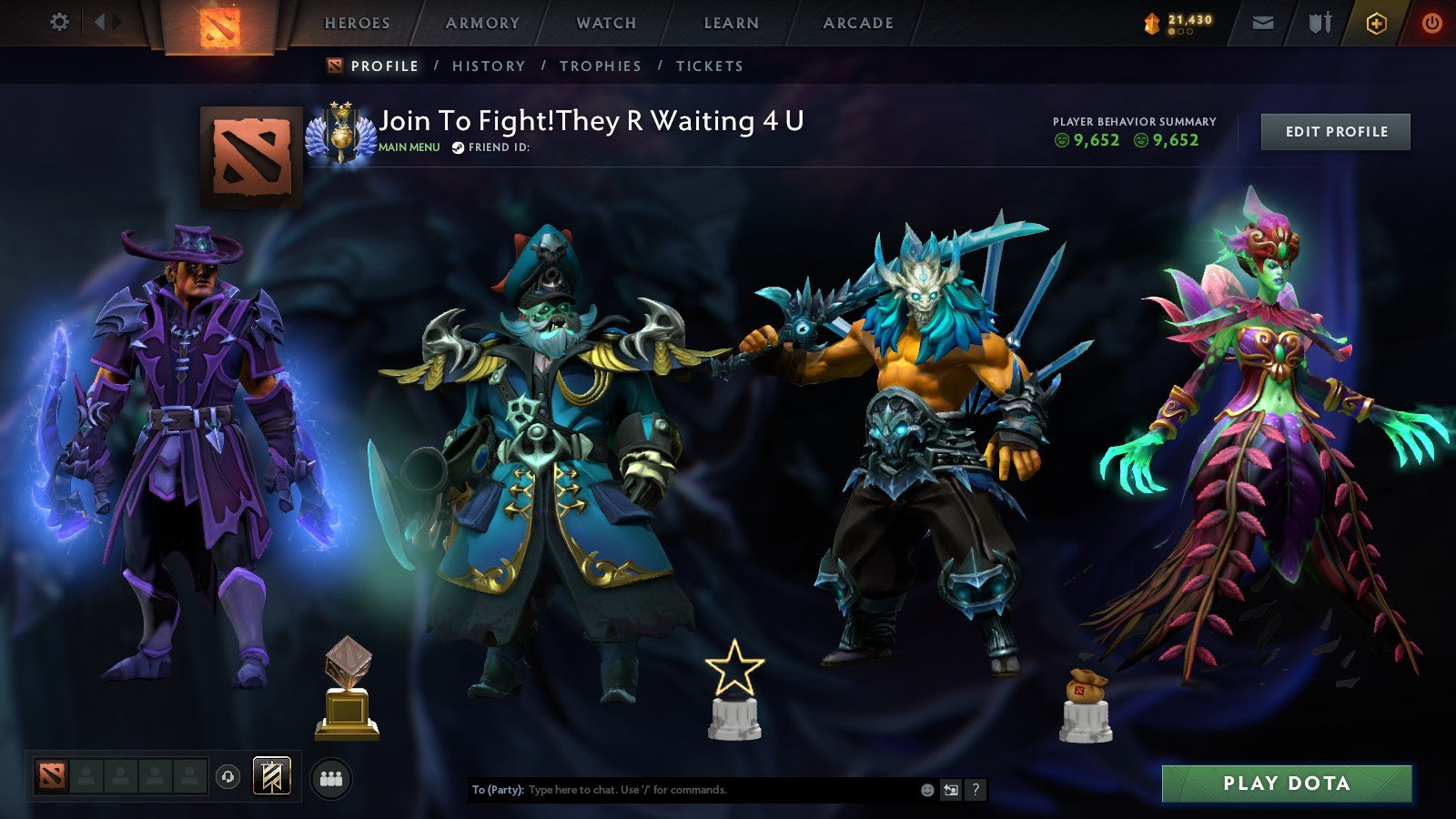The height and width of the screenshot is (819, 1456).
Task: Open the mail notifications inbox
Action: [x=1263, y=23]
